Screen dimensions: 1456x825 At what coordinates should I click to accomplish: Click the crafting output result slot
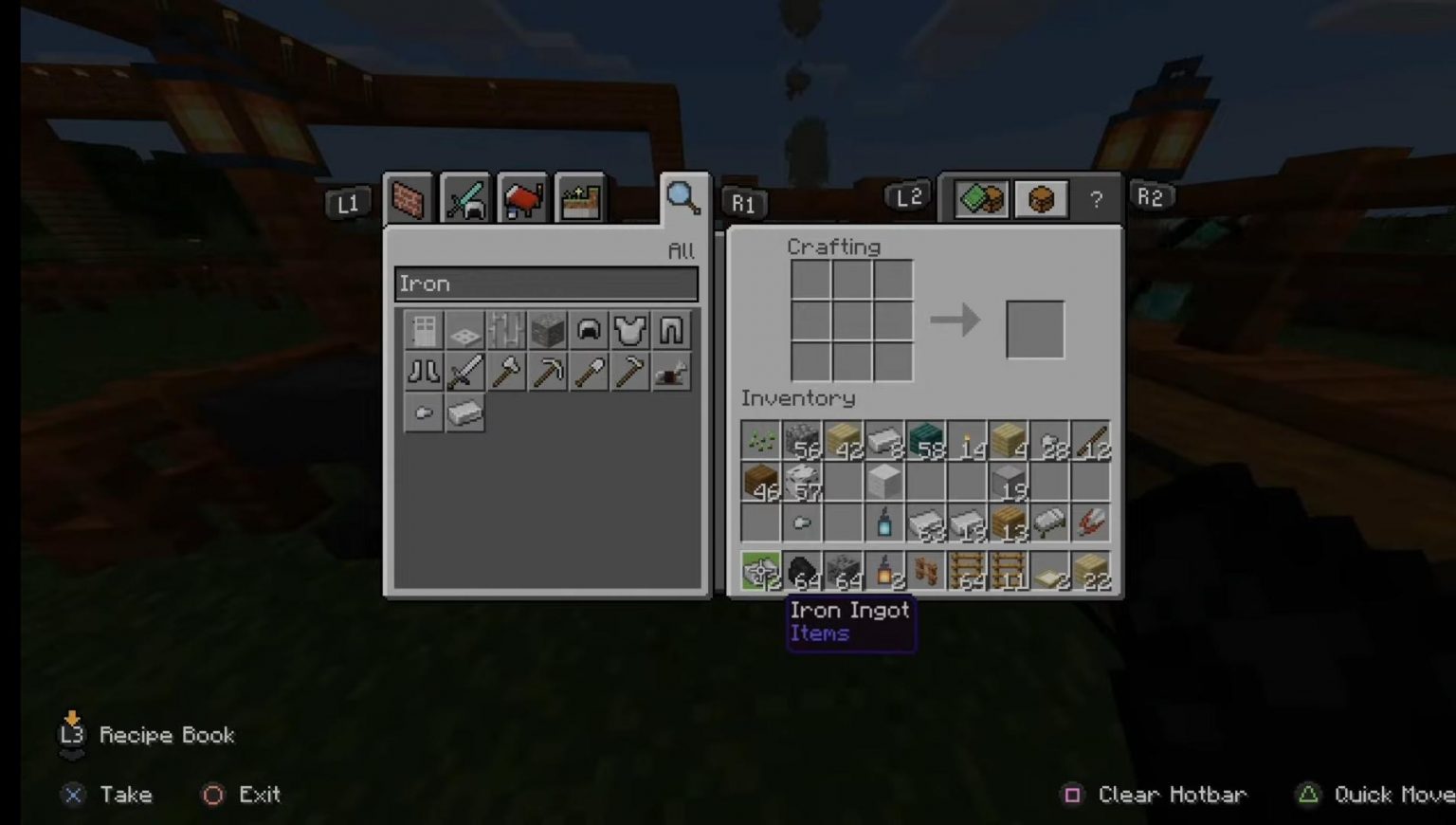pyautogui.click(x=1033, y=328)
